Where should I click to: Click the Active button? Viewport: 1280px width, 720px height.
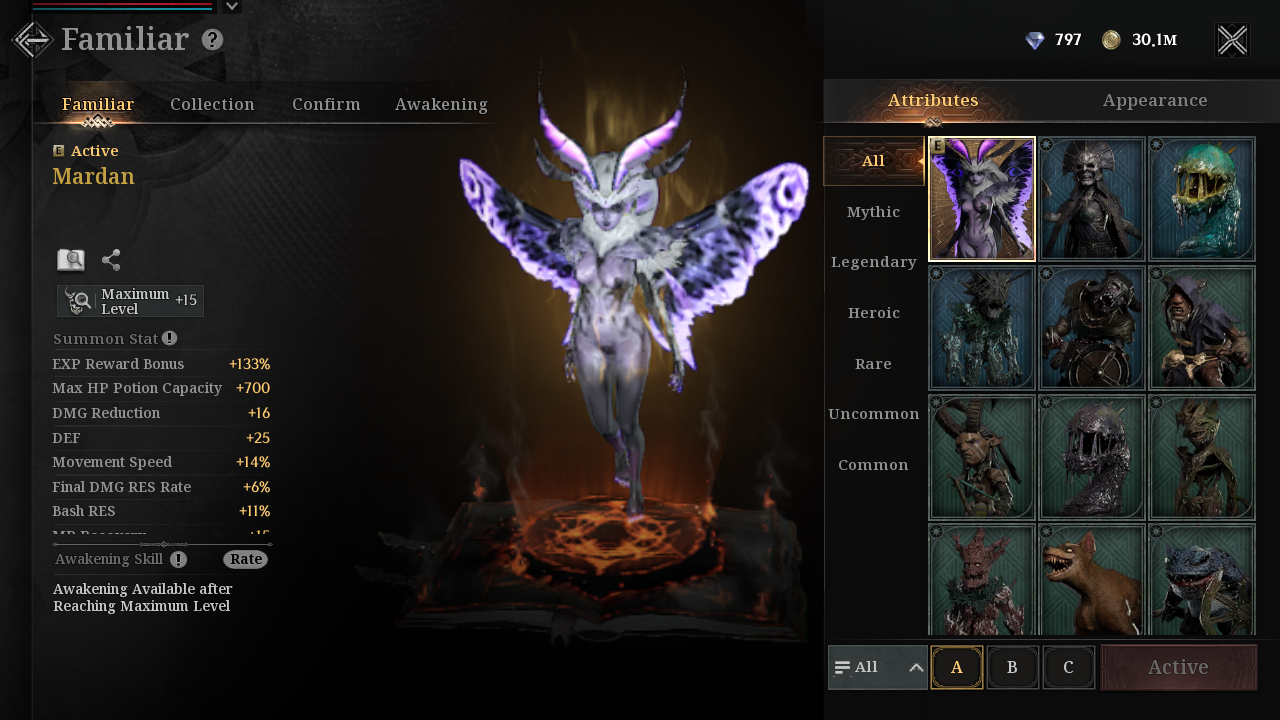tap(1178, 667)
